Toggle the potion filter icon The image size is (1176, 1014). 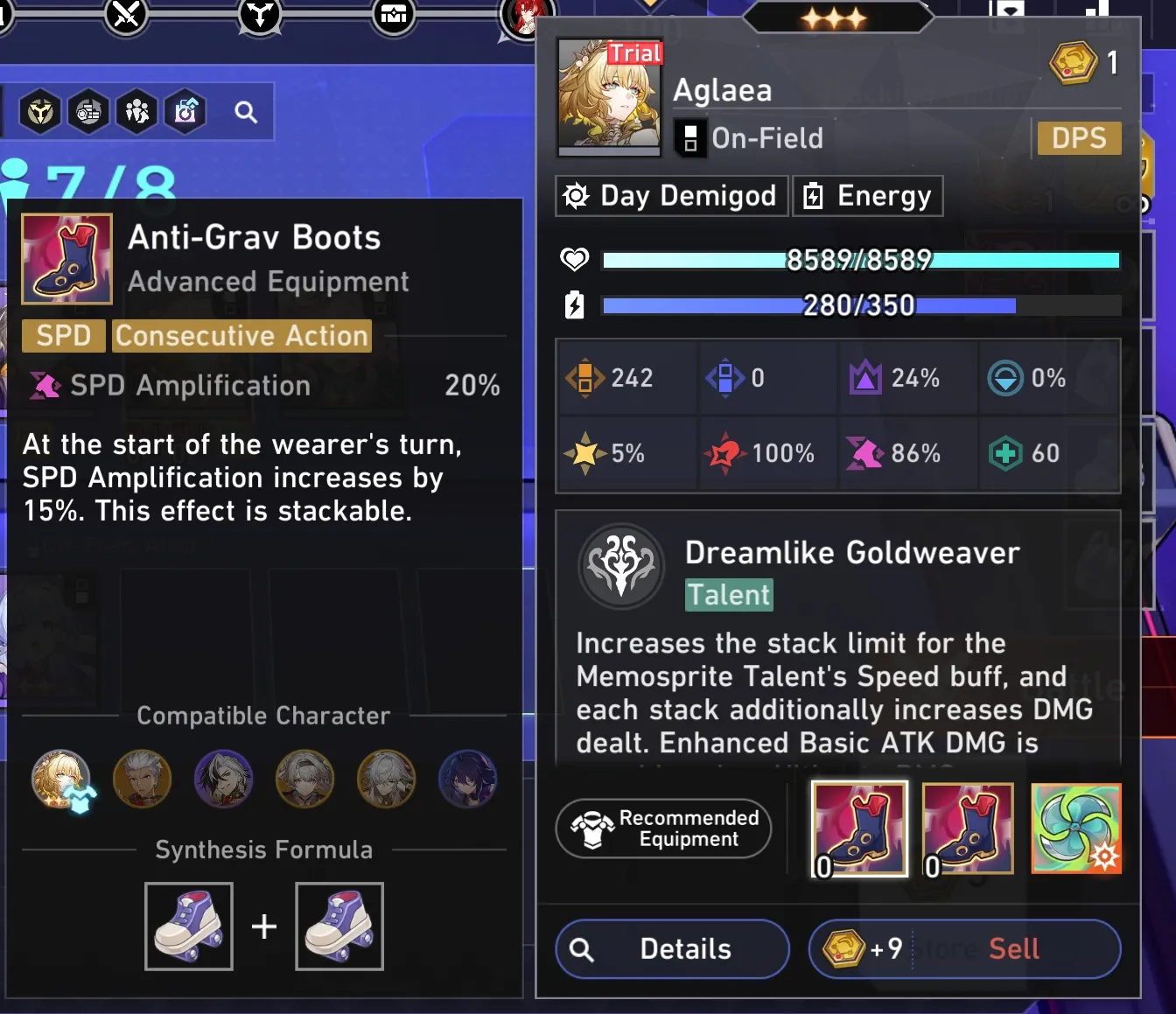pos(185,111)
